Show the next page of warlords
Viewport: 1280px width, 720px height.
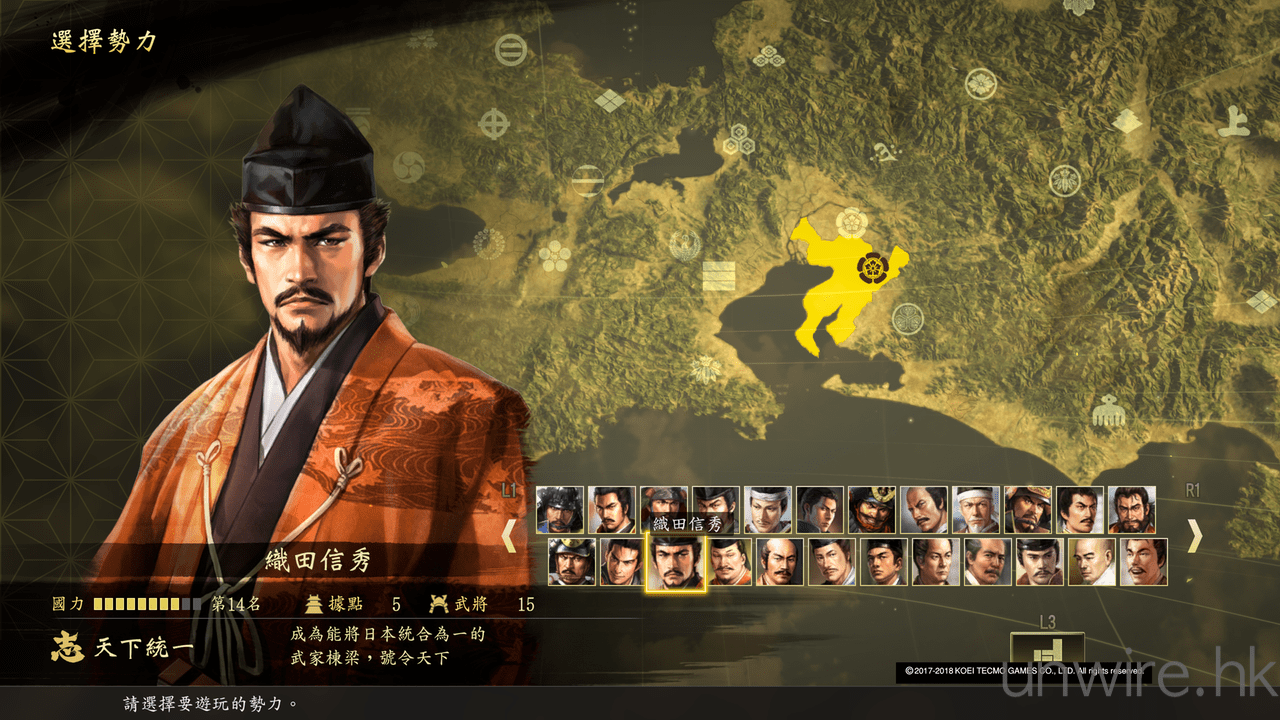coord(1194,537)
